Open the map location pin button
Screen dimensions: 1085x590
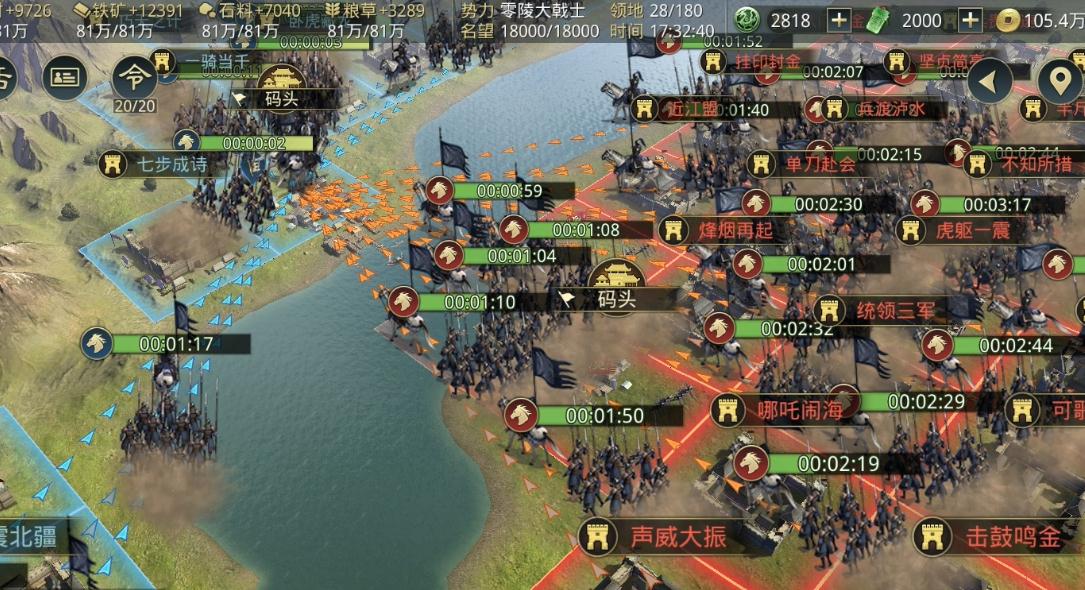tap(1059, 82)
